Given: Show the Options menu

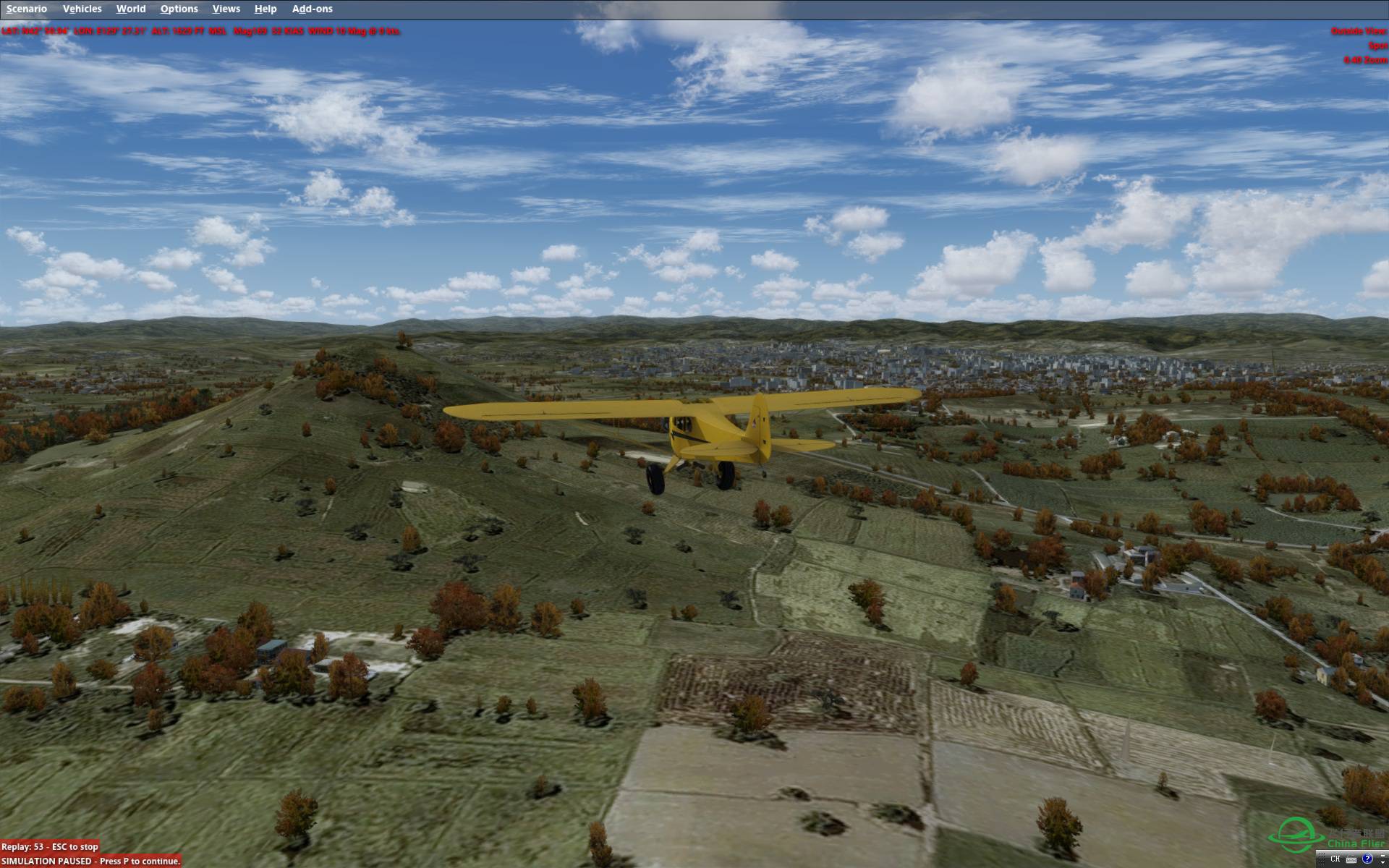Looking at the screenshot, I should [179, 9].
